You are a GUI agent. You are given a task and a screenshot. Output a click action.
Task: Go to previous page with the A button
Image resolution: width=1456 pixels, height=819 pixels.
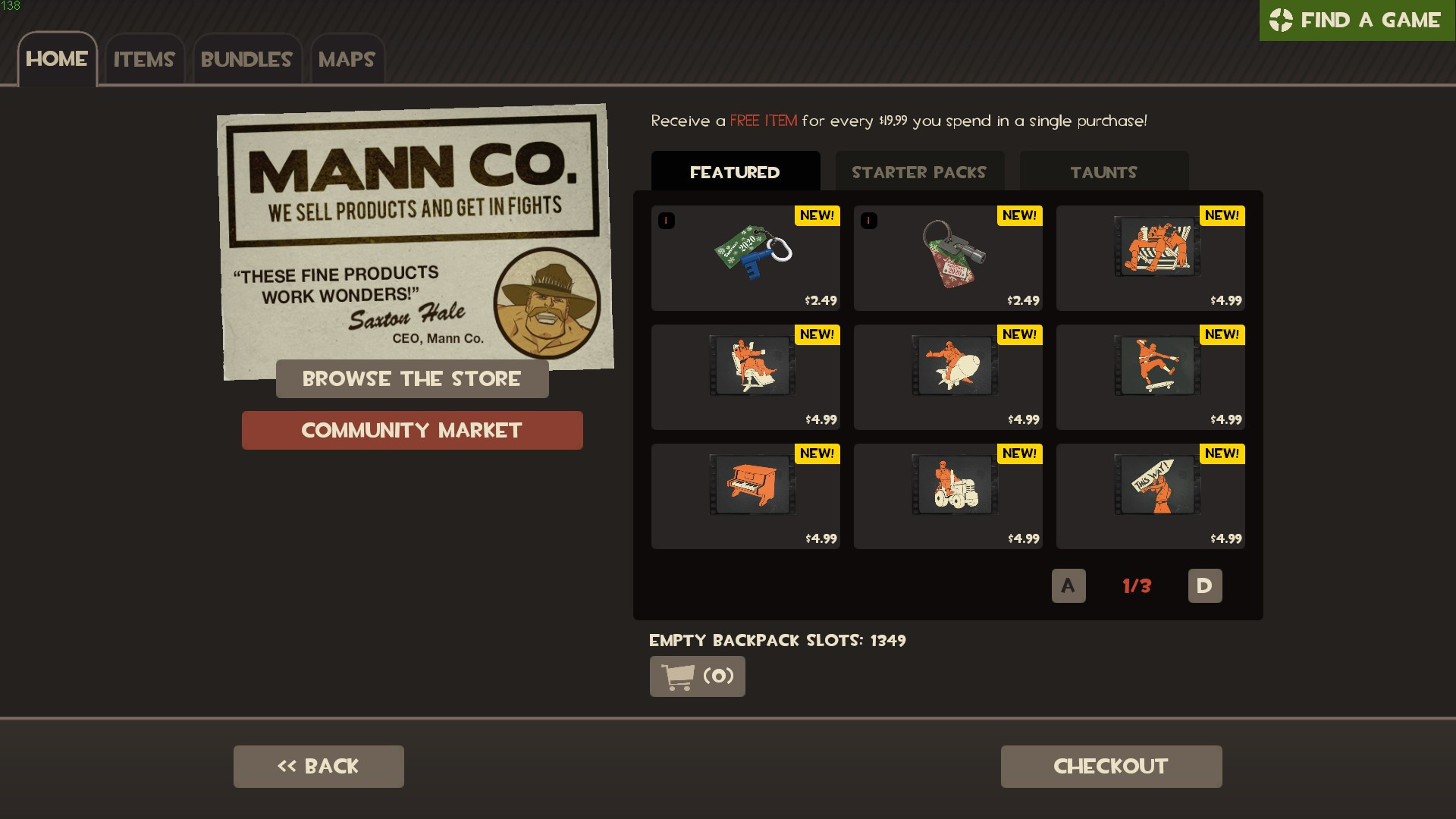click(1069, 585)
